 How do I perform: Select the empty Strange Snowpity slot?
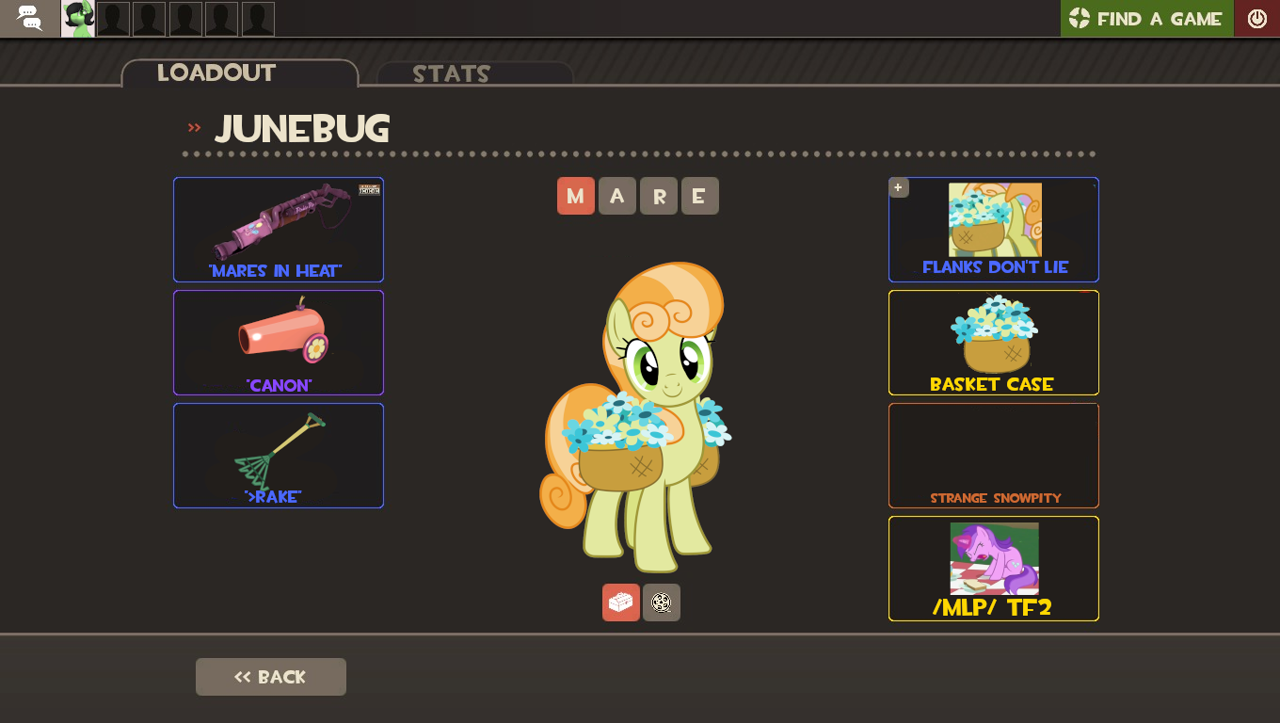click(993, 455)
